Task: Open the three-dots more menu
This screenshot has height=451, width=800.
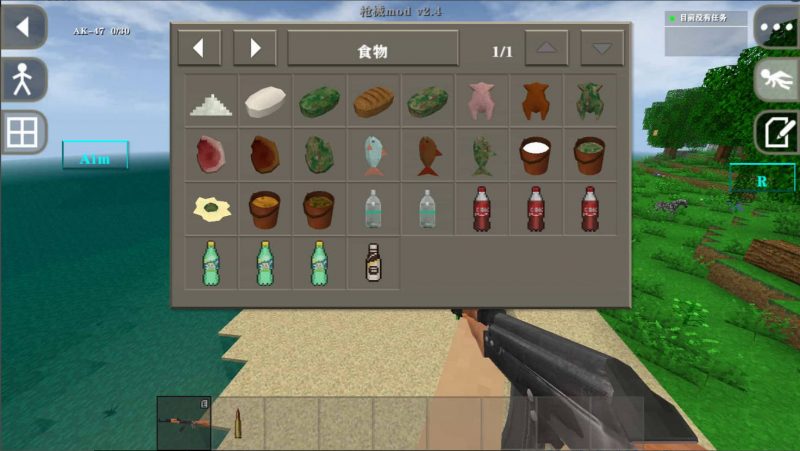Action: 775,26
